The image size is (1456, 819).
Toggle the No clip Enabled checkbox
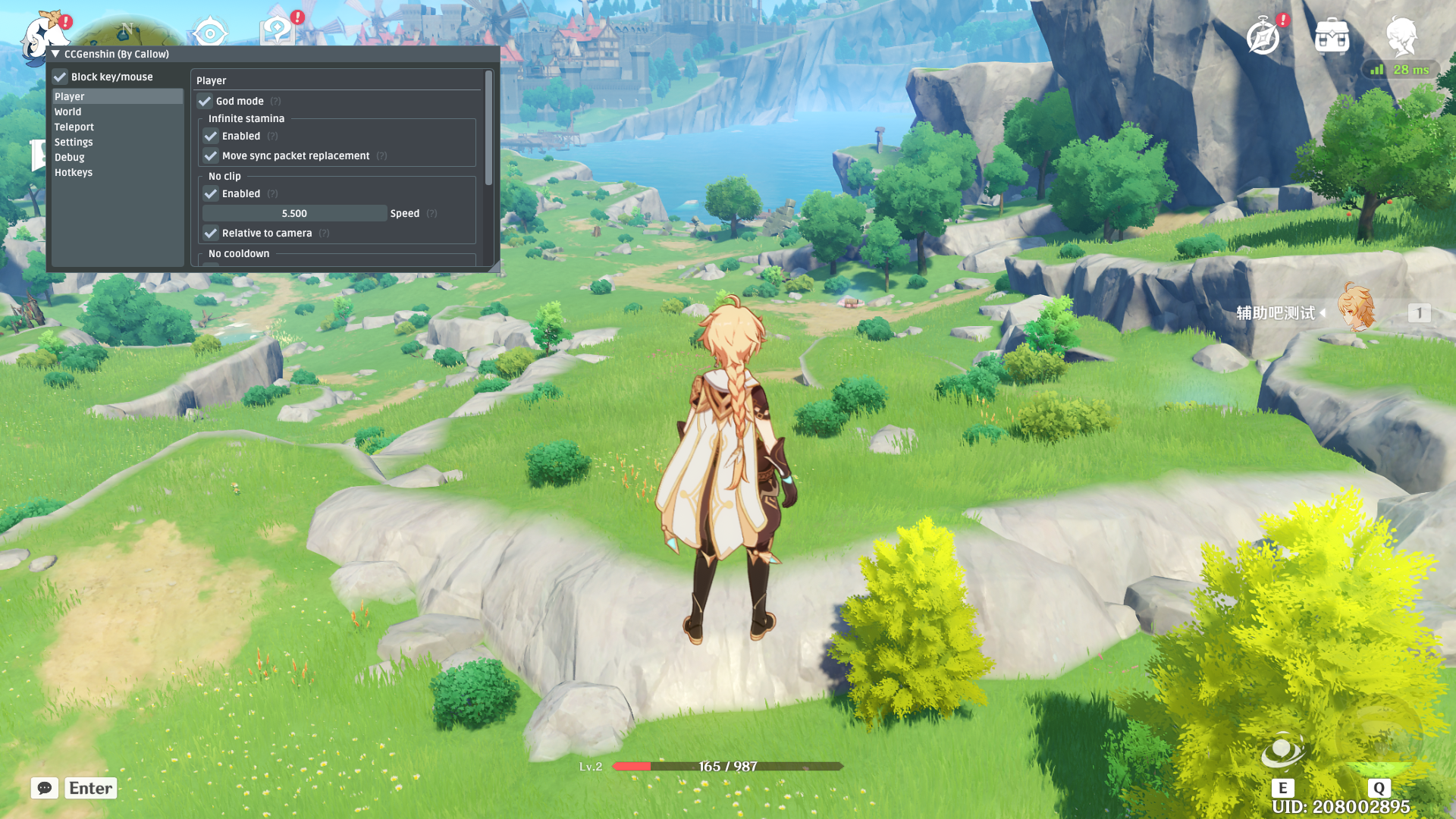[x=211, y=194]
